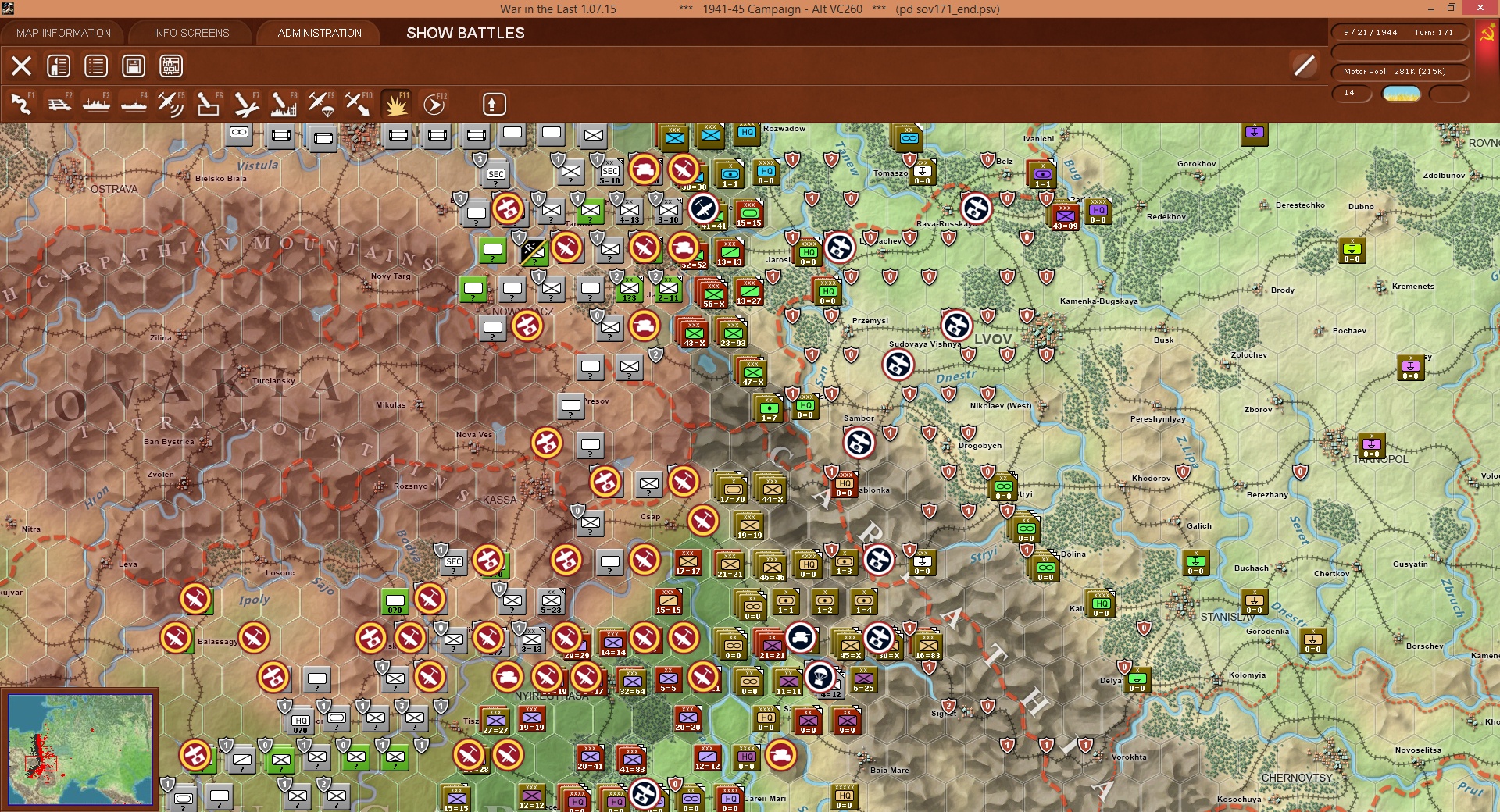This screenshot has width=1500, height=812.
Task: Click the F12 end turn button
Action: point(434,104)
